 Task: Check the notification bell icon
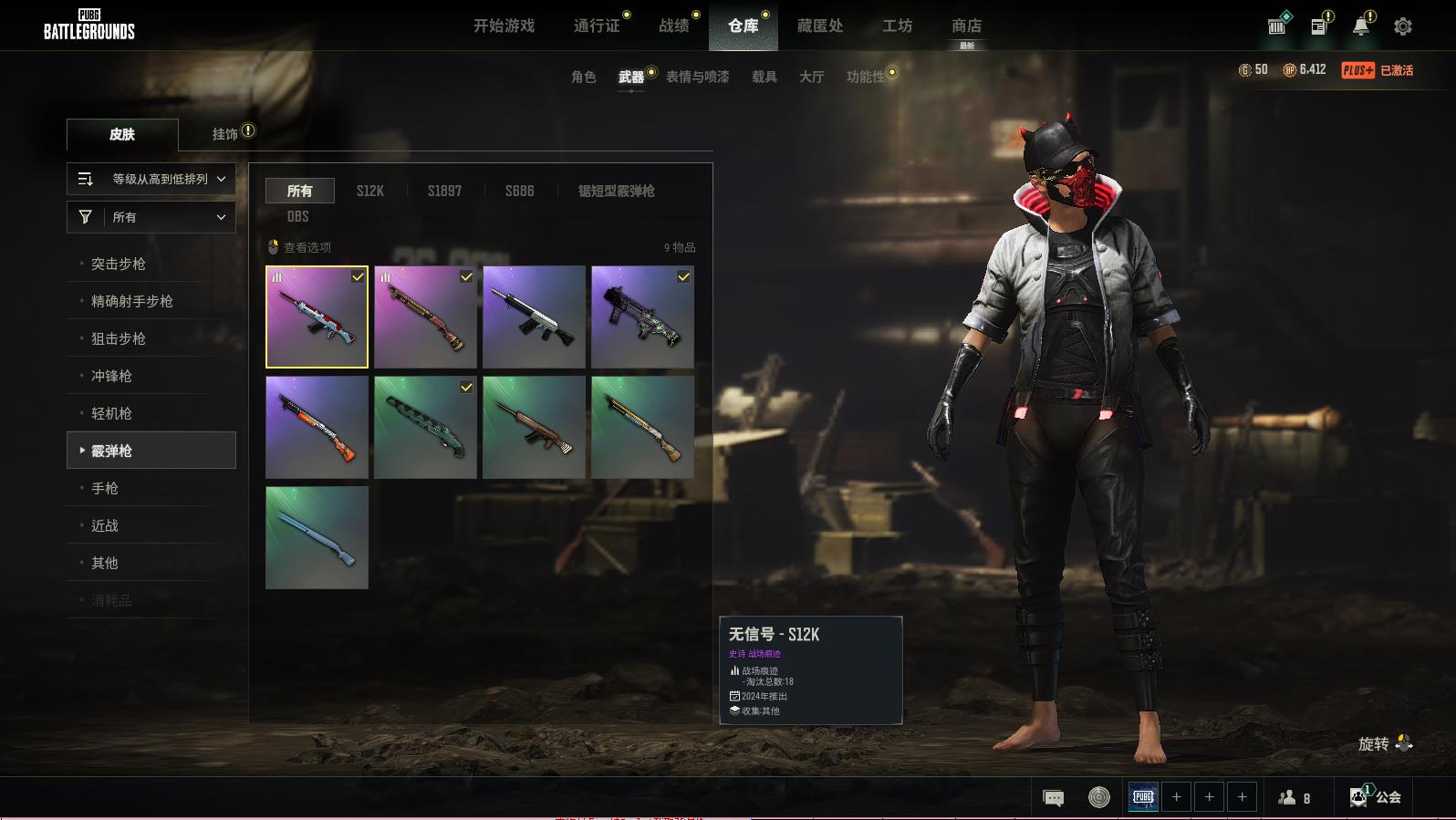[1360, 26]
